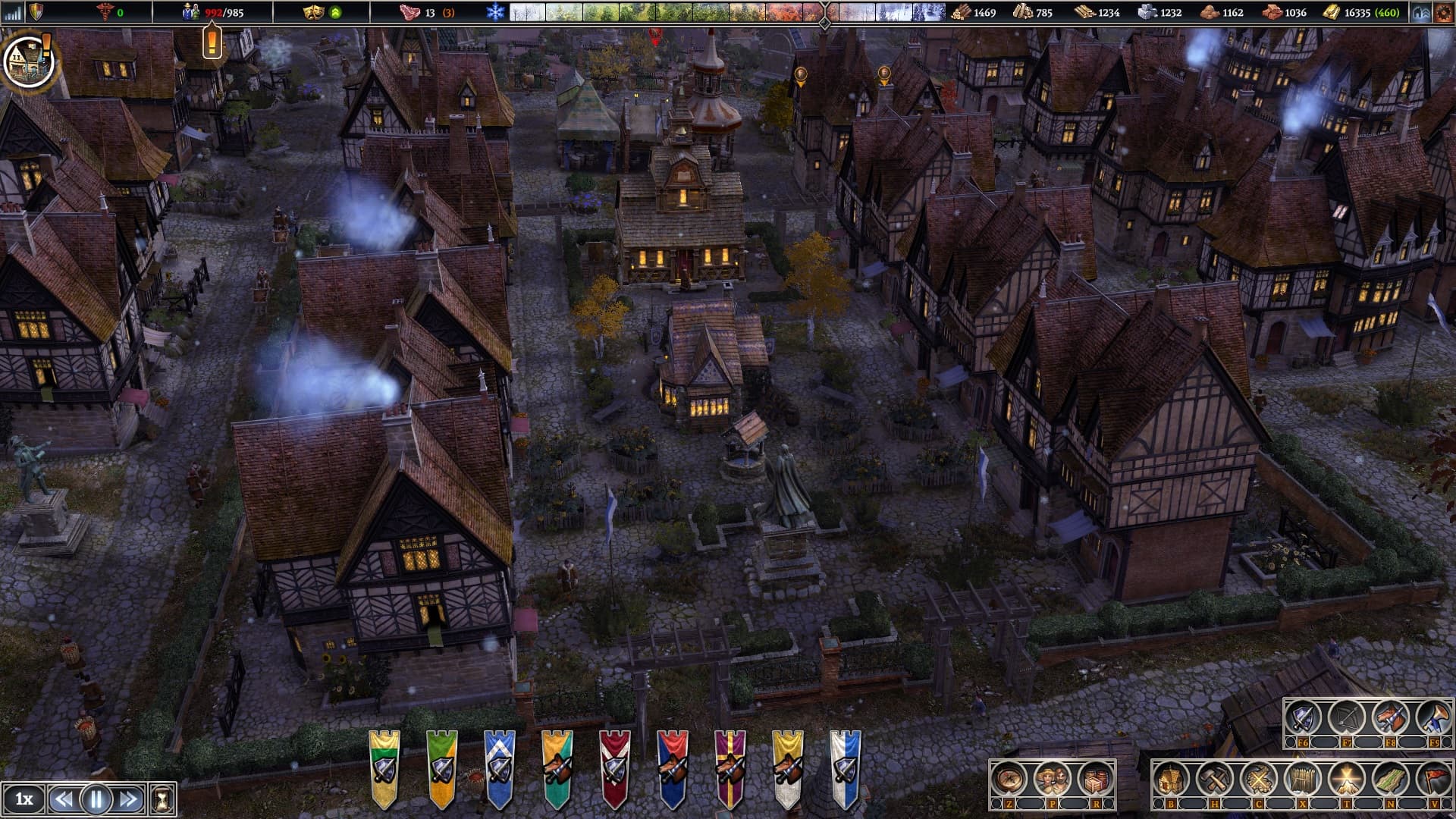Speed up game with fast-forward arrows

[x=128, y=799]
